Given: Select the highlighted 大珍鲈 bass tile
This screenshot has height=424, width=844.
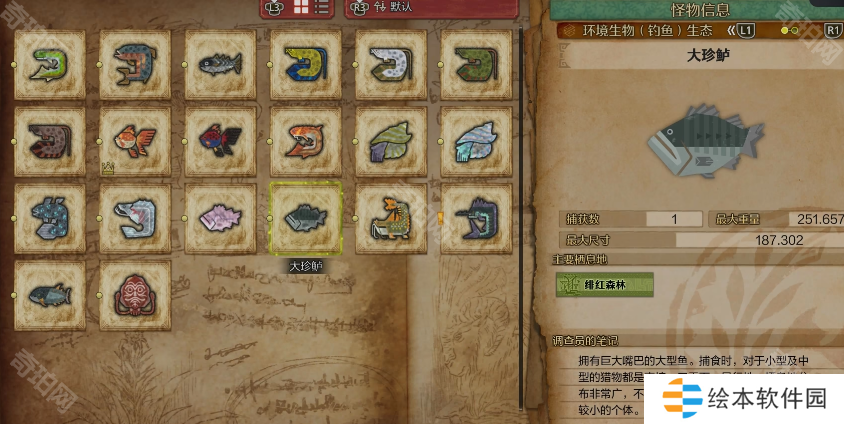Looking at the screenshot, I should pyautogui.click(x=306, y=217).
